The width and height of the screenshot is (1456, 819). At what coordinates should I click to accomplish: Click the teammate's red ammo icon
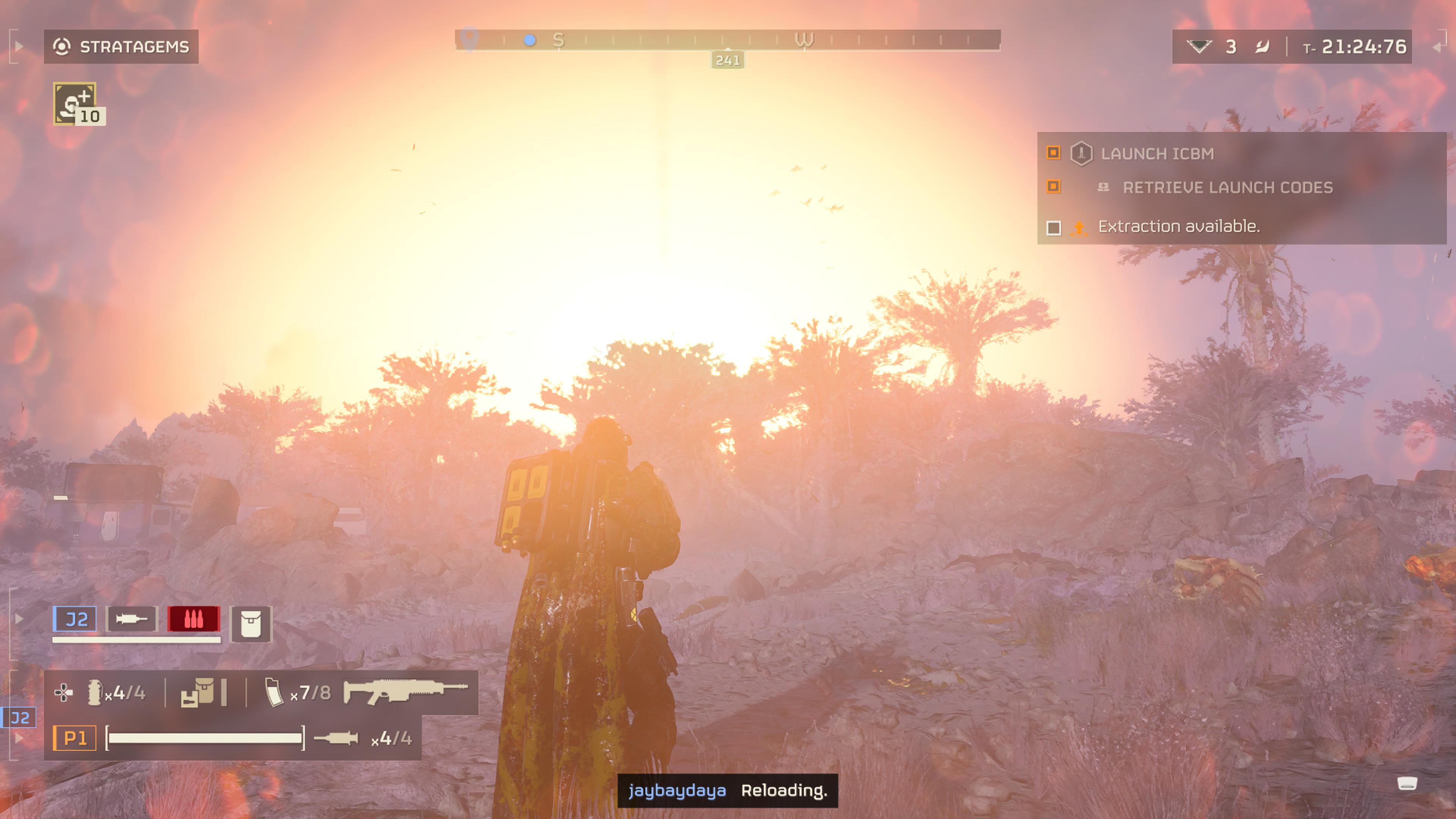click(x=193, y=620)
